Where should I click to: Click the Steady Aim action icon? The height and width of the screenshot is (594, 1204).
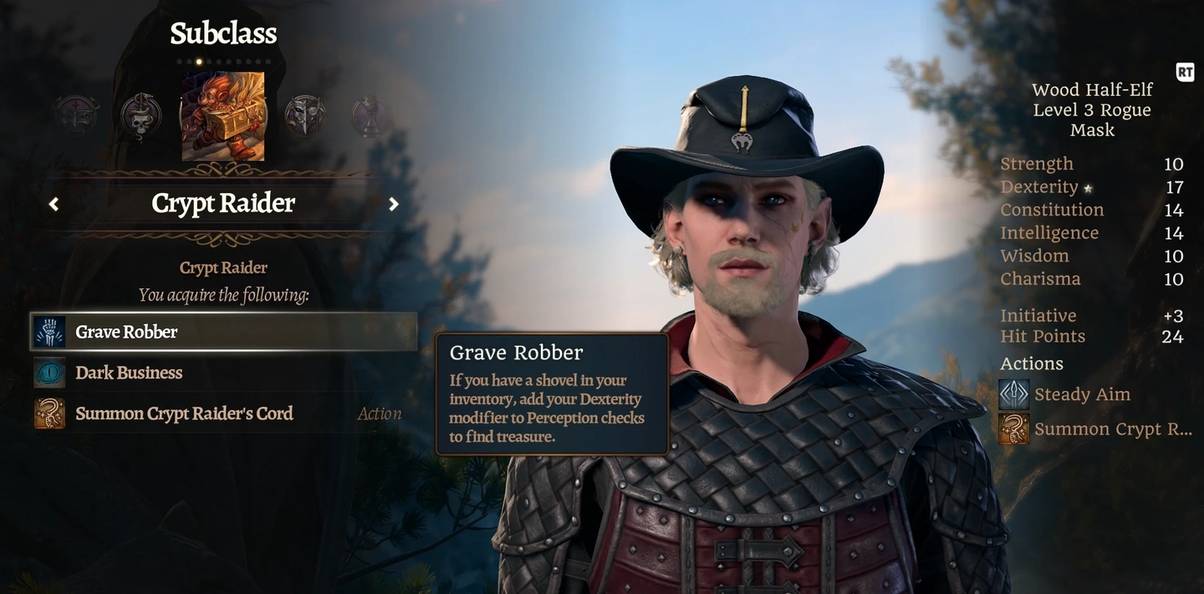pos(1014,395)
